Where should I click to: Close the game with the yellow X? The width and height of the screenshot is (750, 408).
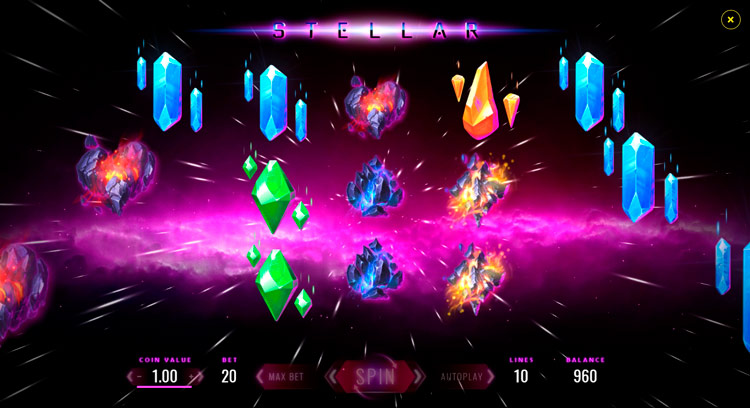pyautogui.click(x=730, y=19)
